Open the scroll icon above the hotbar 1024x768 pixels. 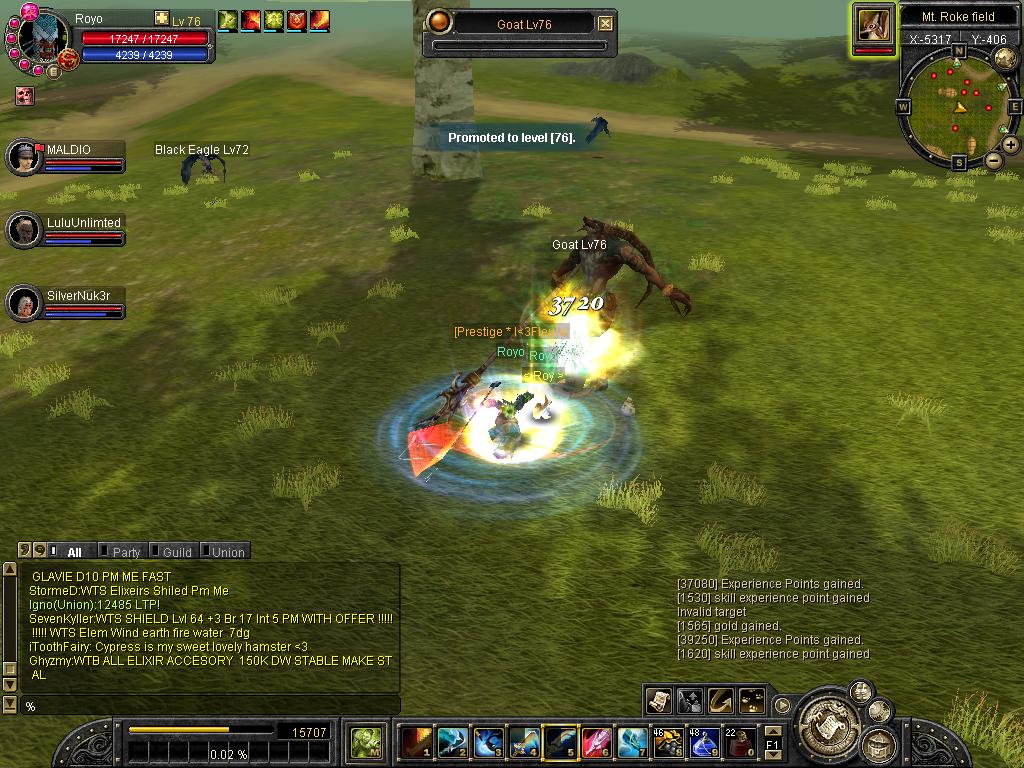[658, 701]
